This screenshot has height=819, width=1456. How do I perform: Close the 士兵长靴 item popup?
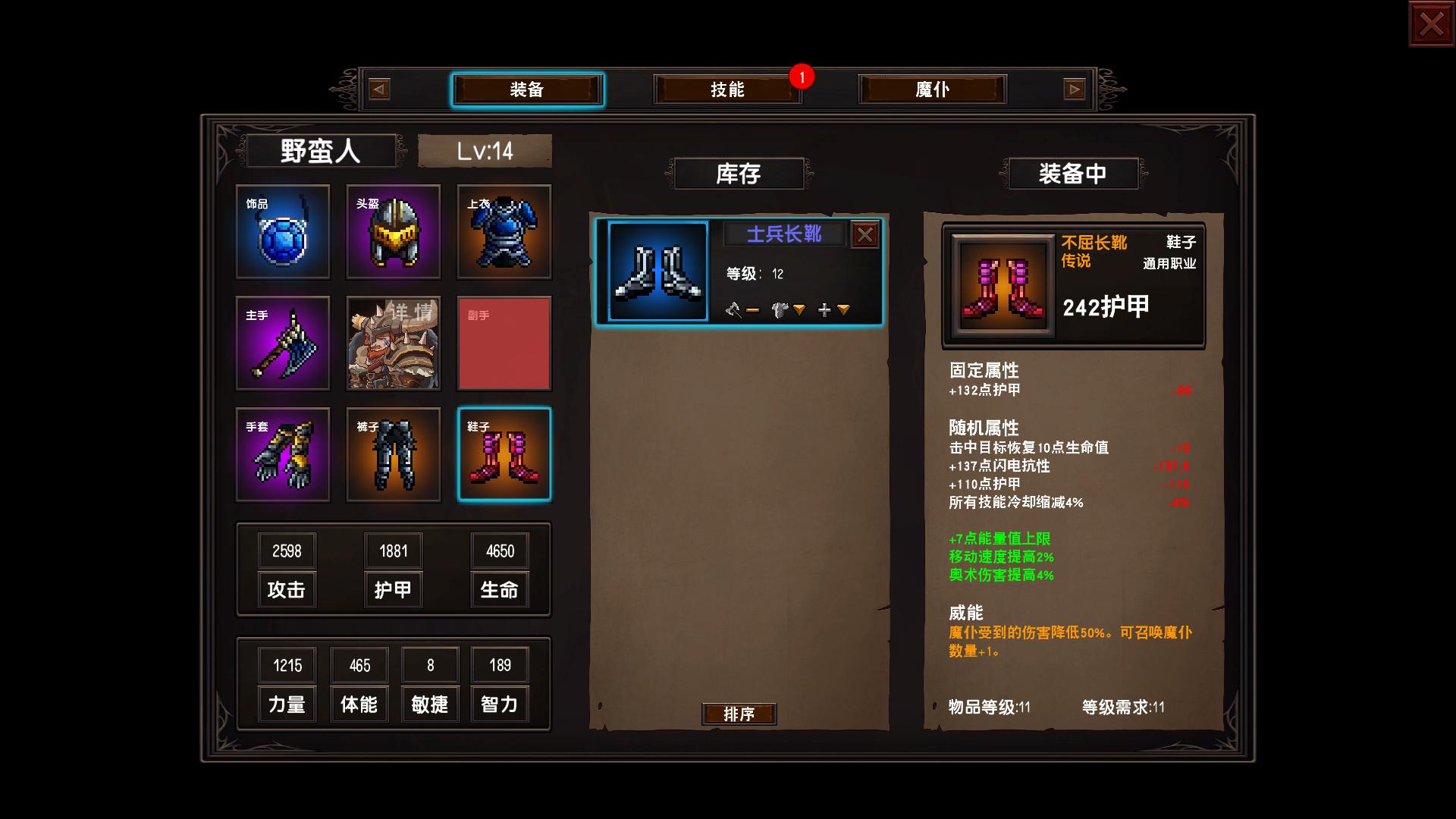864,234
